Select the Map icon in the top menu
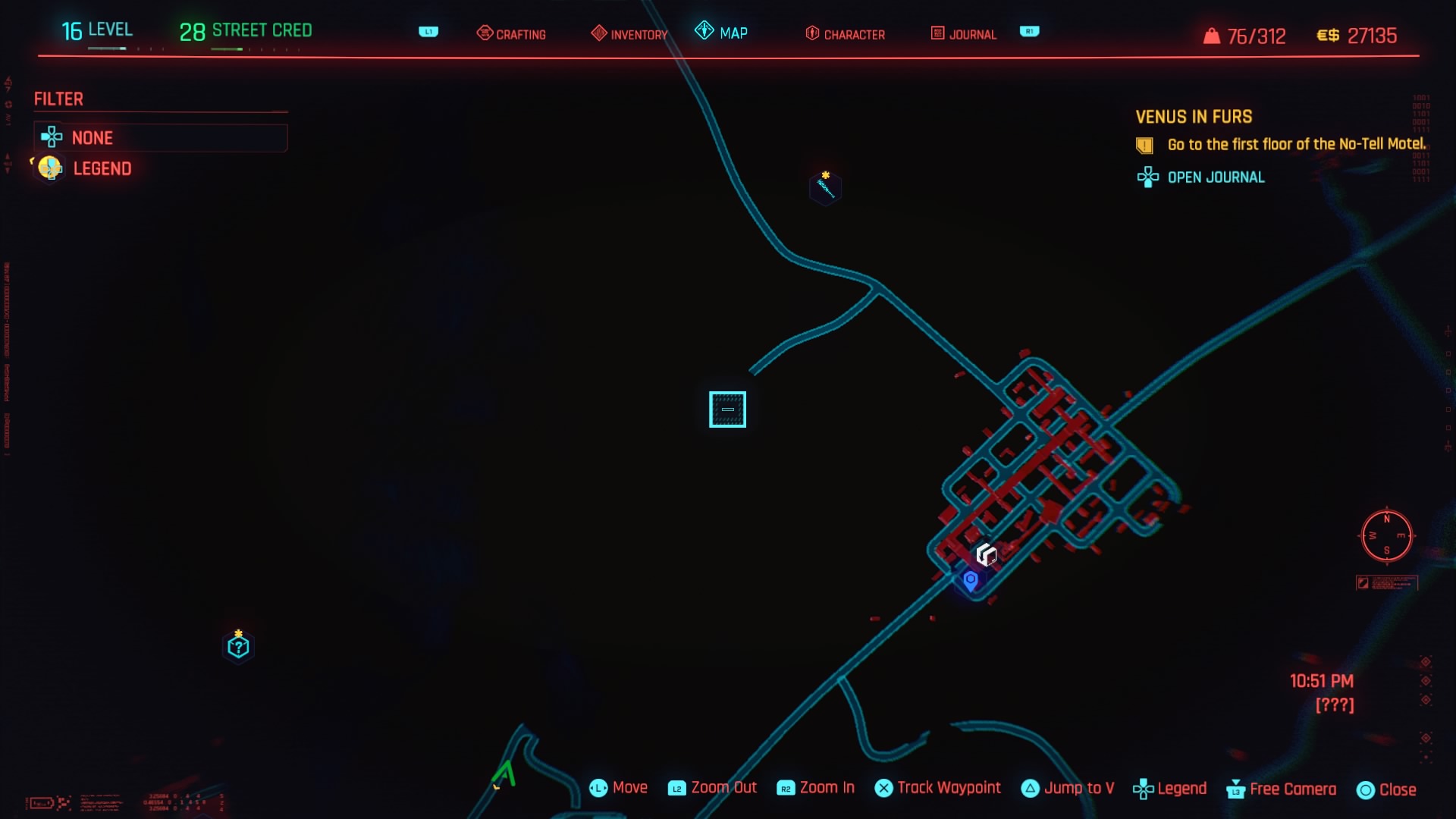Screen dimensions: 1456x819 point(705,33)
